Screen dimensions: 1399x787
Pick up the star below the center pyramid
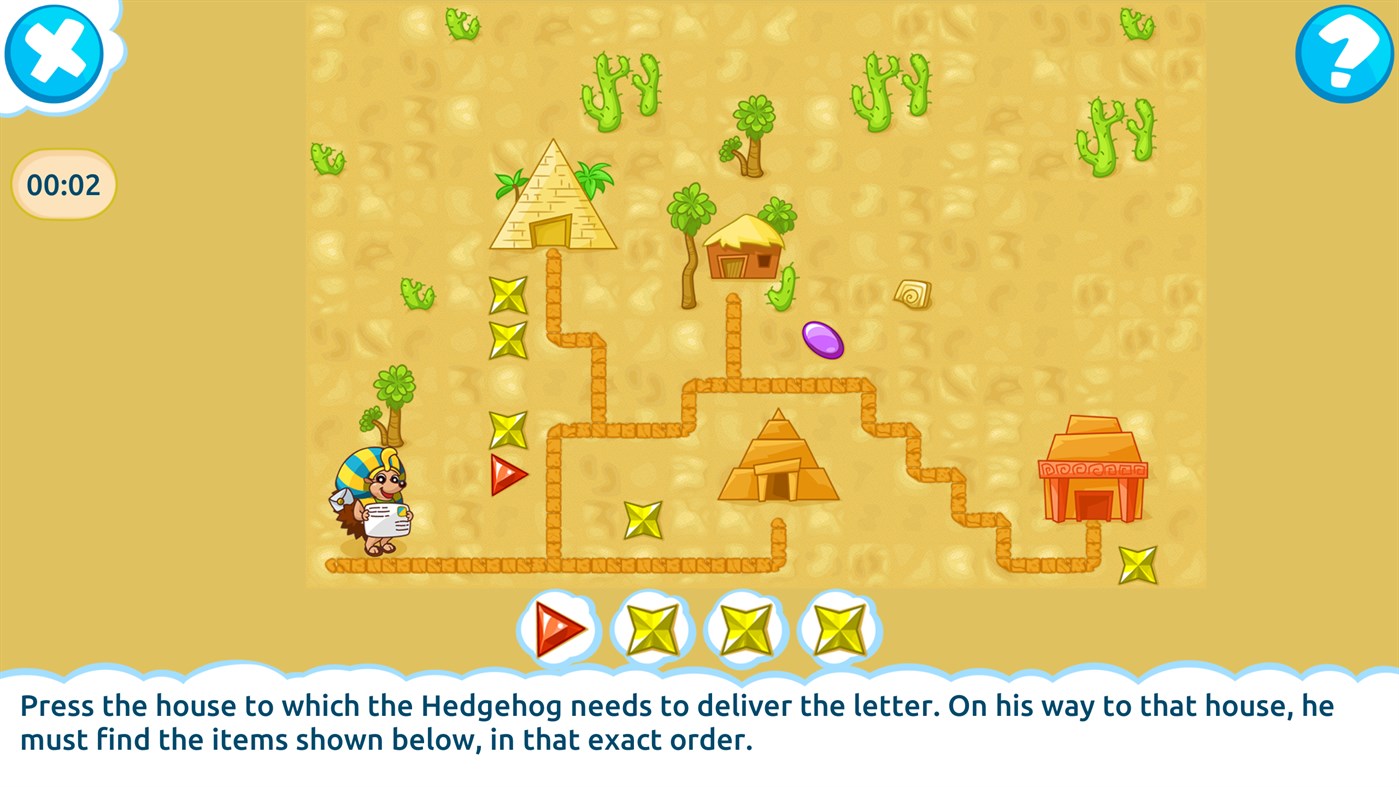(x=642, y=522)
